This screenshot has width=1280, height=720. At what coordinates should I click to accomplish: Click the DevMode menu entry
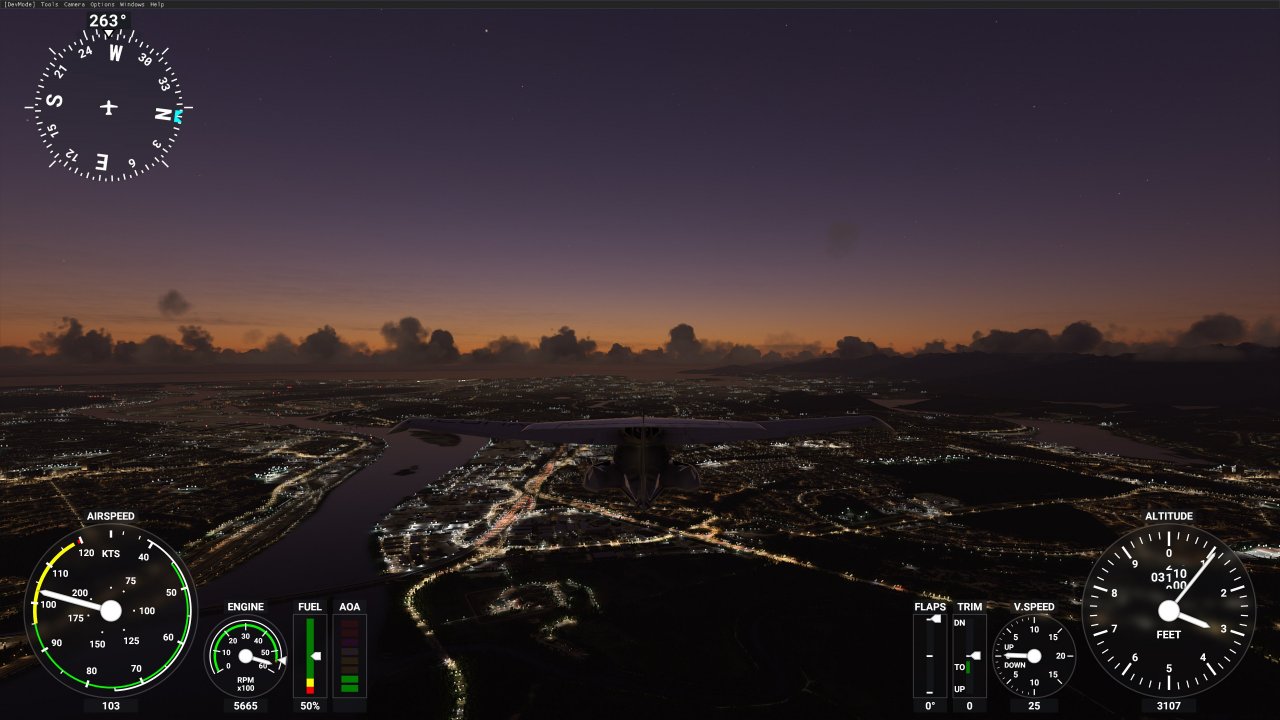tap(20, 4)
